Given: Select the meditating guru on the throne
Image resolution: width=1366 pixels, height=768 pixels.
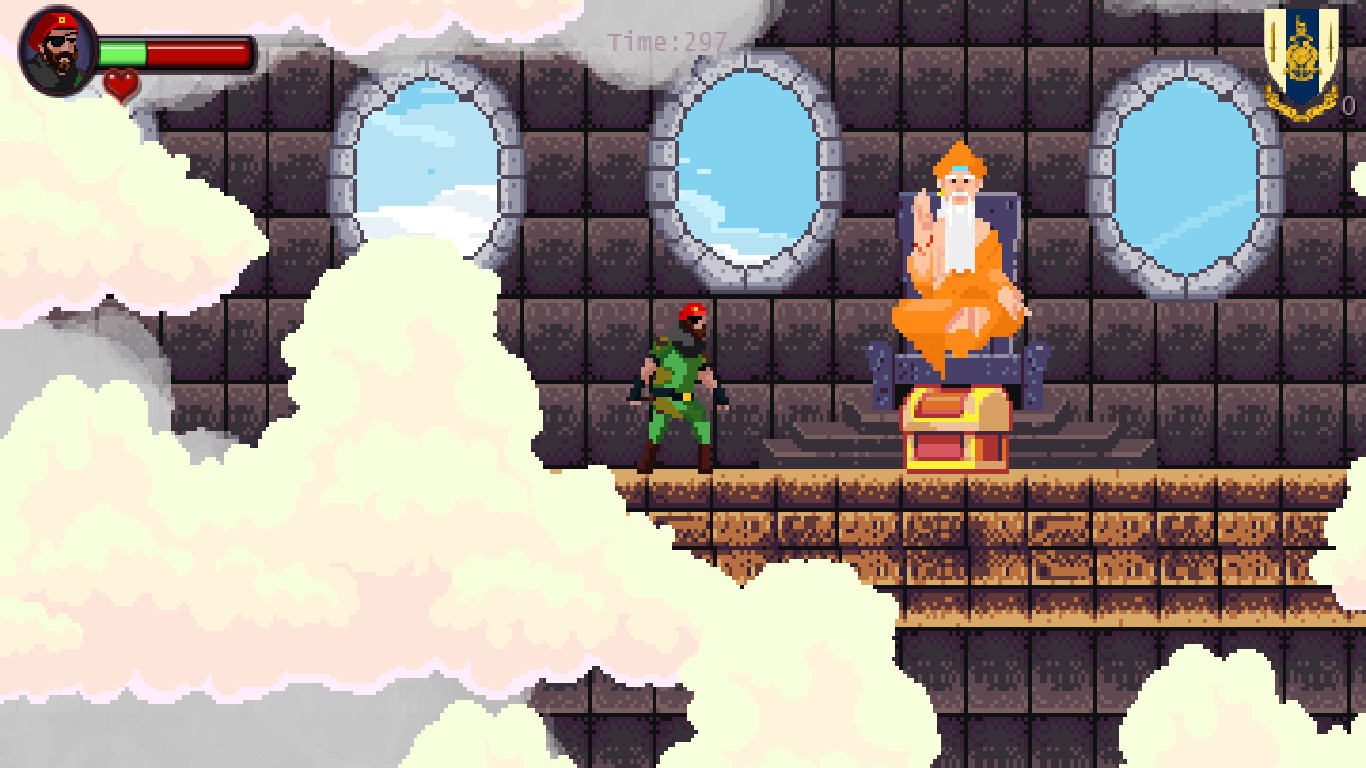Looking at the screenshot, I should click(957, 250).
